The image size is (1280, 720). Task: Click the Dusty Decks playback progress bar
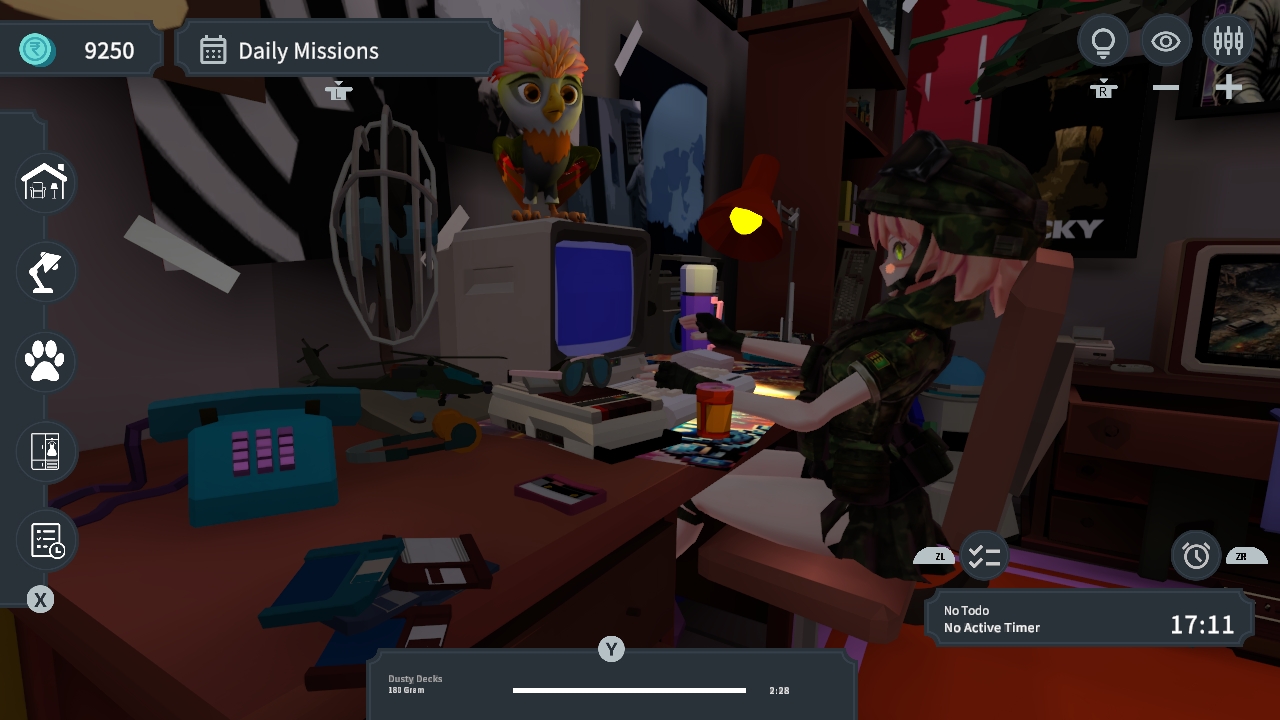coord(628,690)
